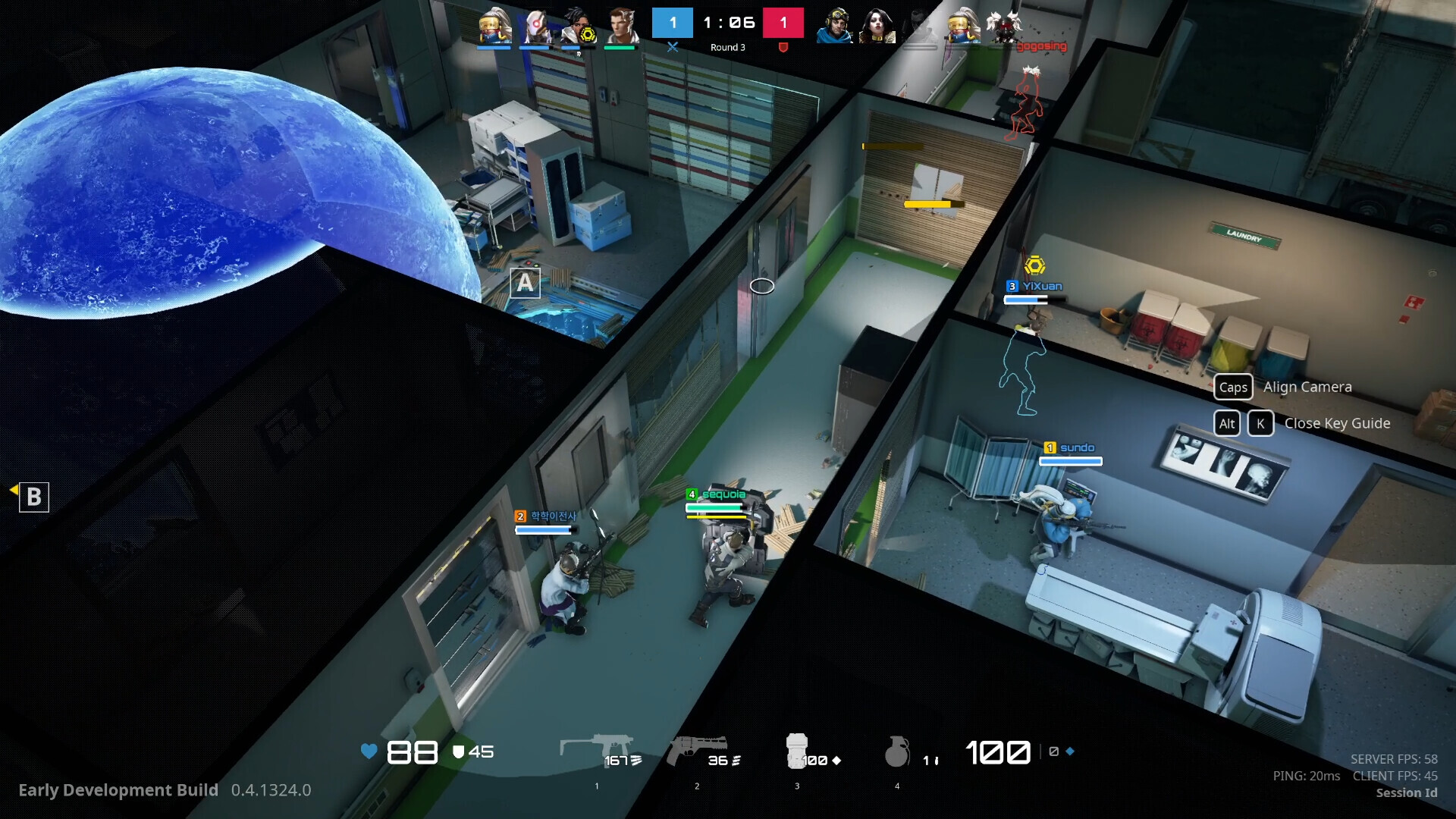Image resolution: width=1456 pixels, height=819 pixels.
Task: Expand sundo's player nameplate
Action: pyautogui.click(x=1071, y=447)
